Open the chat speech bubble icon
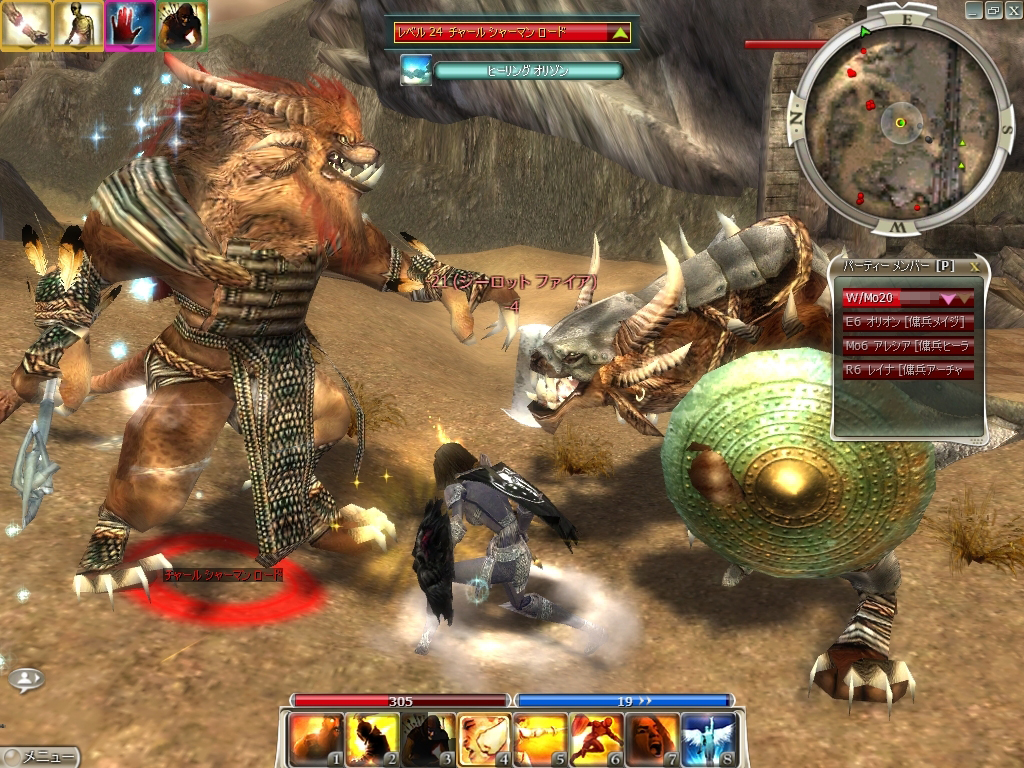This screenshot has height=768, width=1024. [x=25, y=679]
